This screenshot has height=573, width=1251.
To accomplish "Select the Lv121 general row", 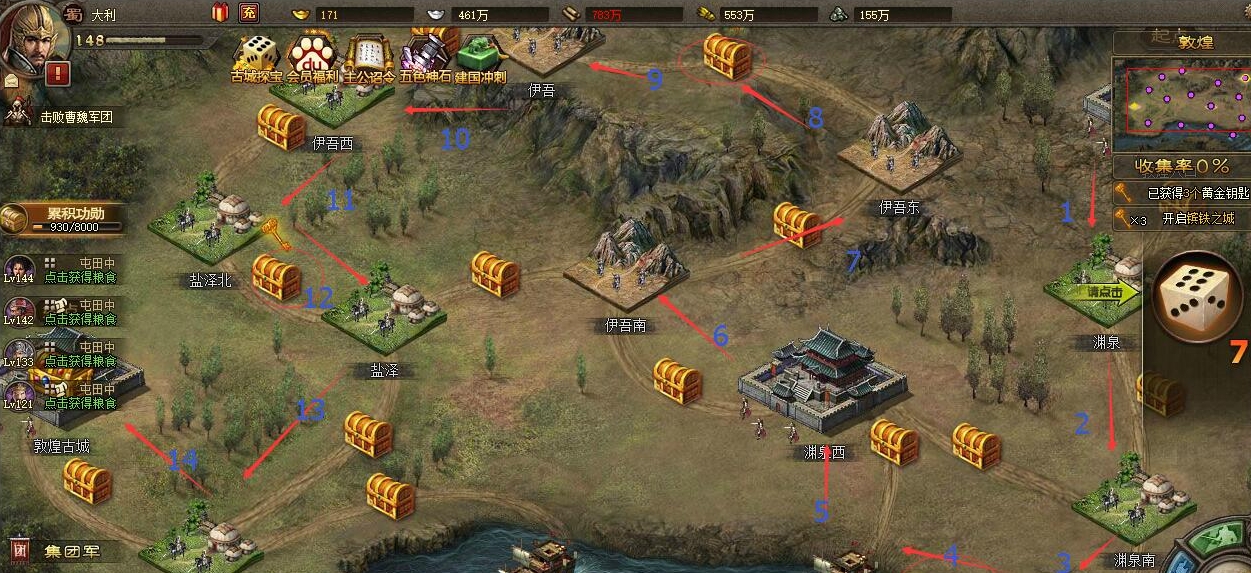I will click(x=60, y=395).
